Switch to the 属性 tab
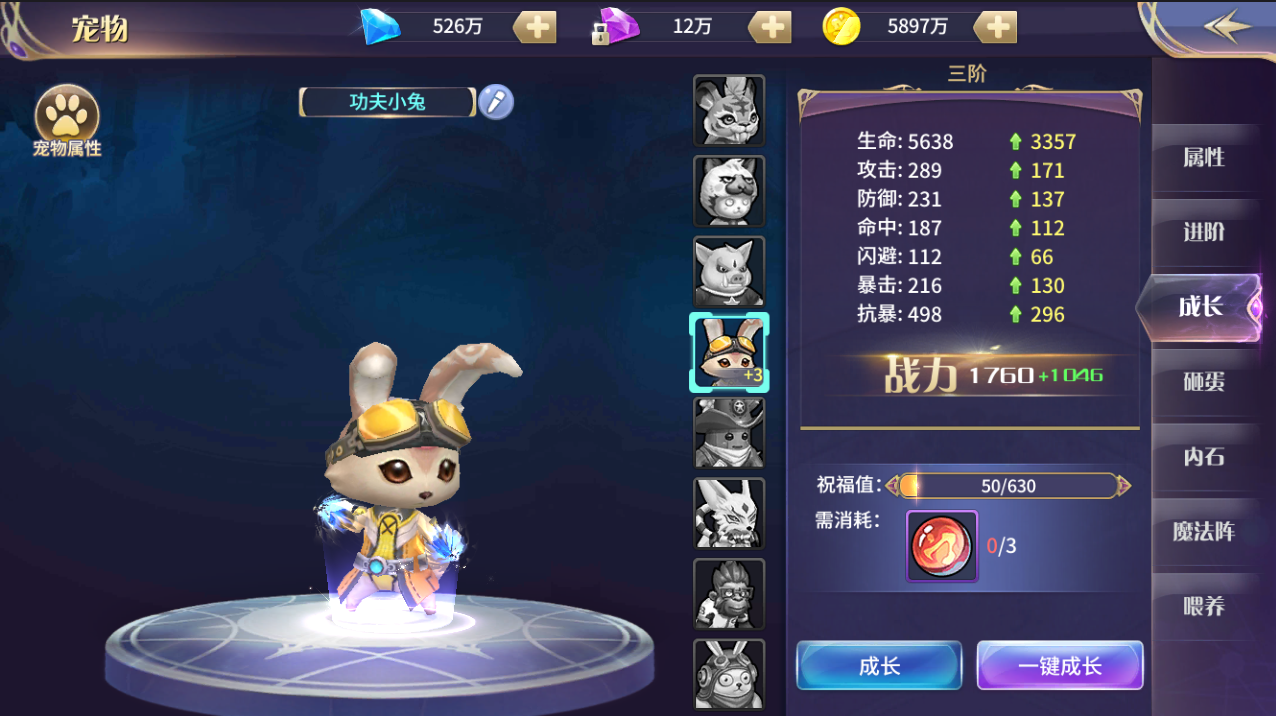Screen dimensions: 1276x716 1203,158
